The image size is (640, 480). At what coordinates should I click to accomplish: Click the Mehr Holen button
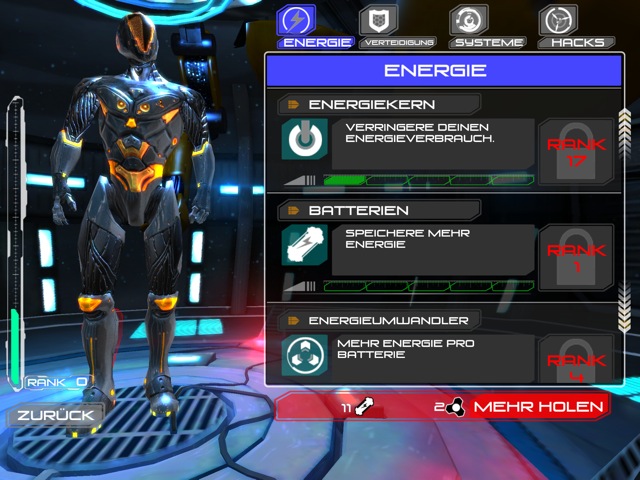[539, 406]
